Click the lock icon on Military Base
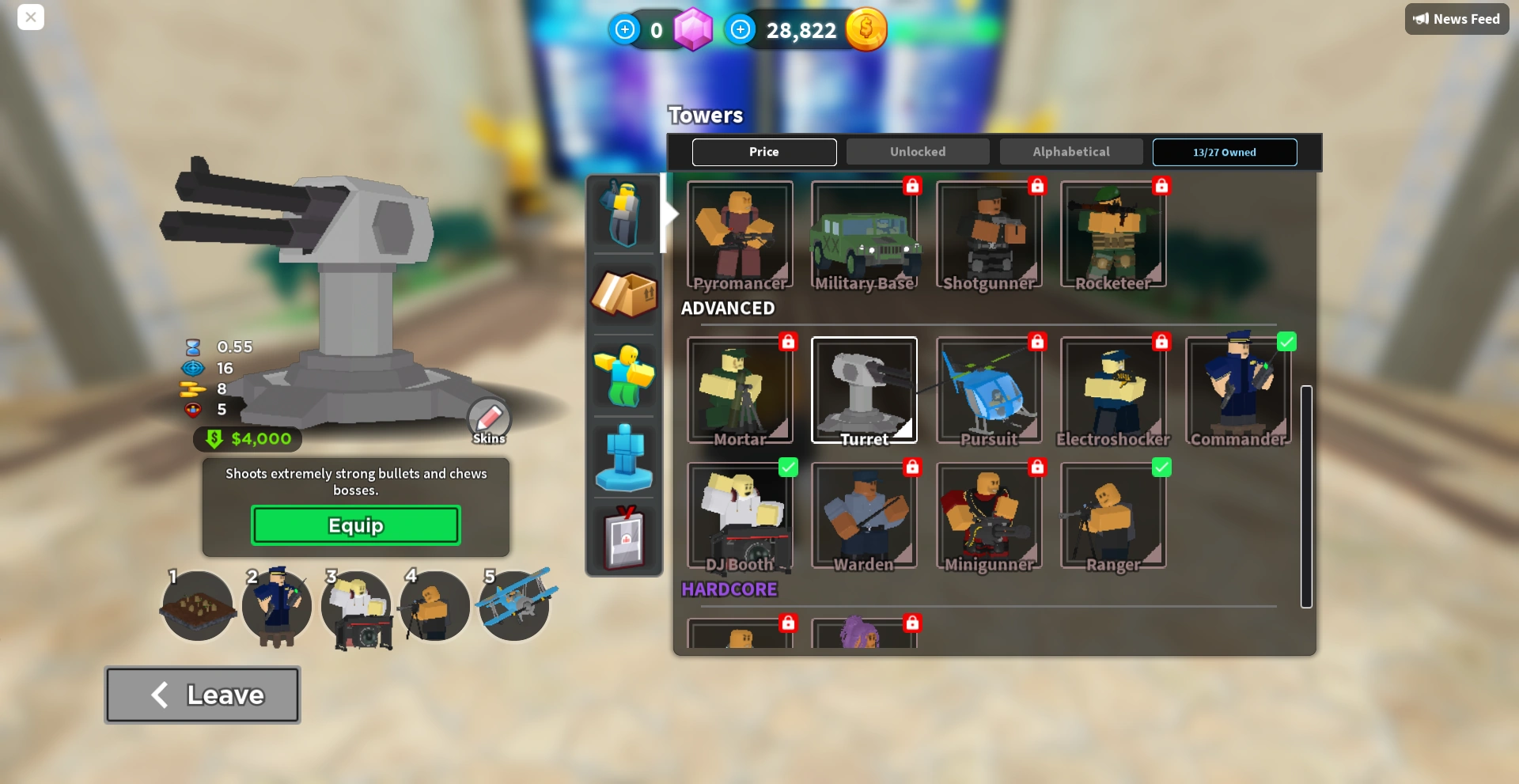 coord(912,186)
